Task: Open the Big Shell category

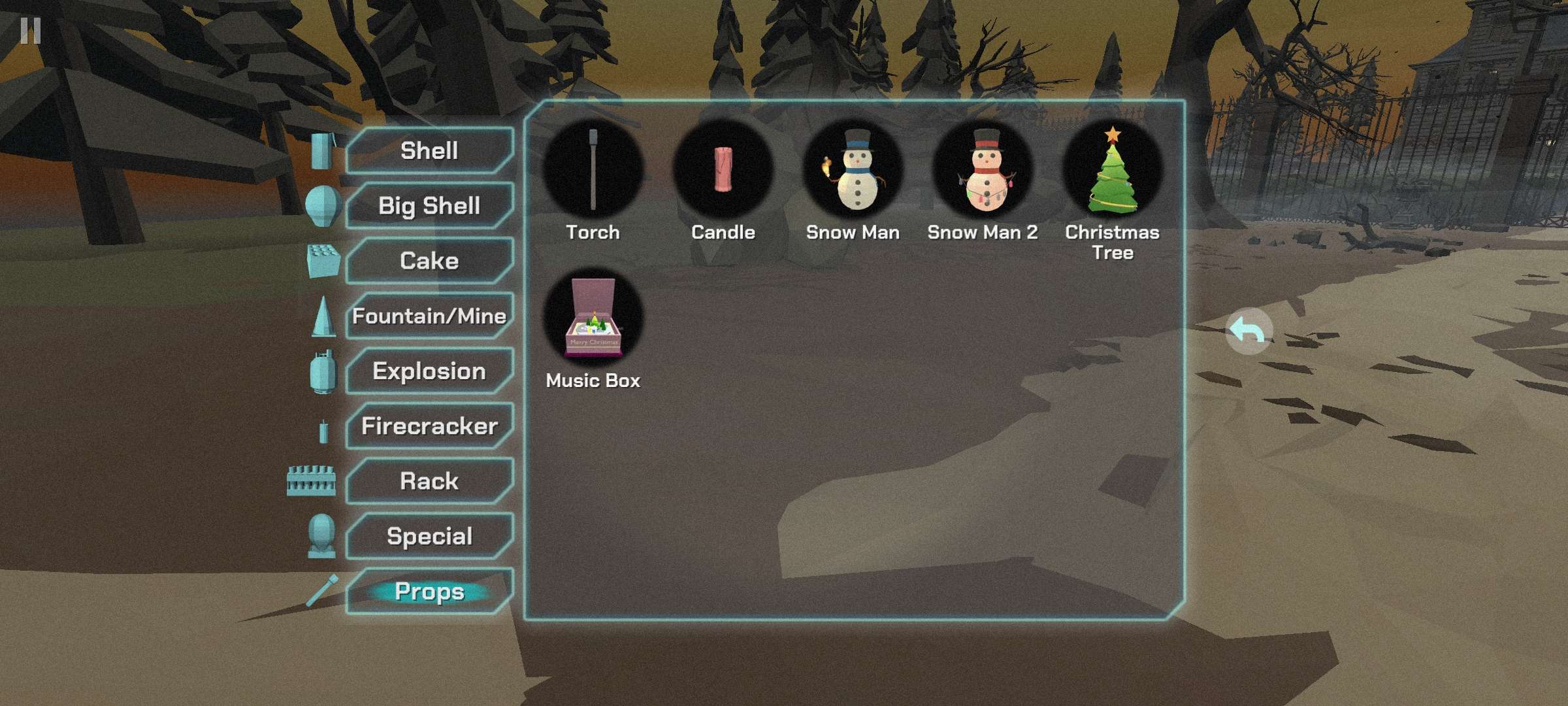Action: (429, 206)
